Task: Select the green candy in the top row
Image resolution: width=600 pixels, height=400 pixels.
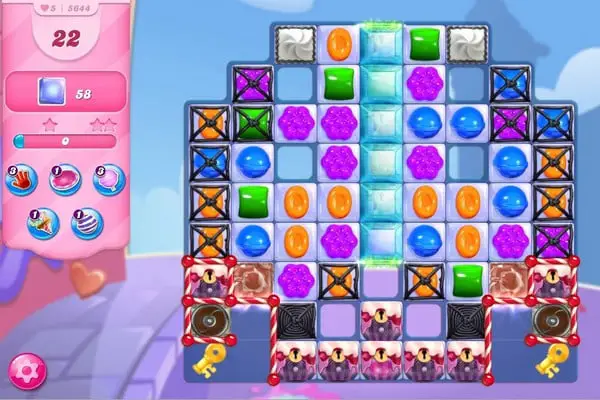Action: pyautogui.click(x=422, y=43)
